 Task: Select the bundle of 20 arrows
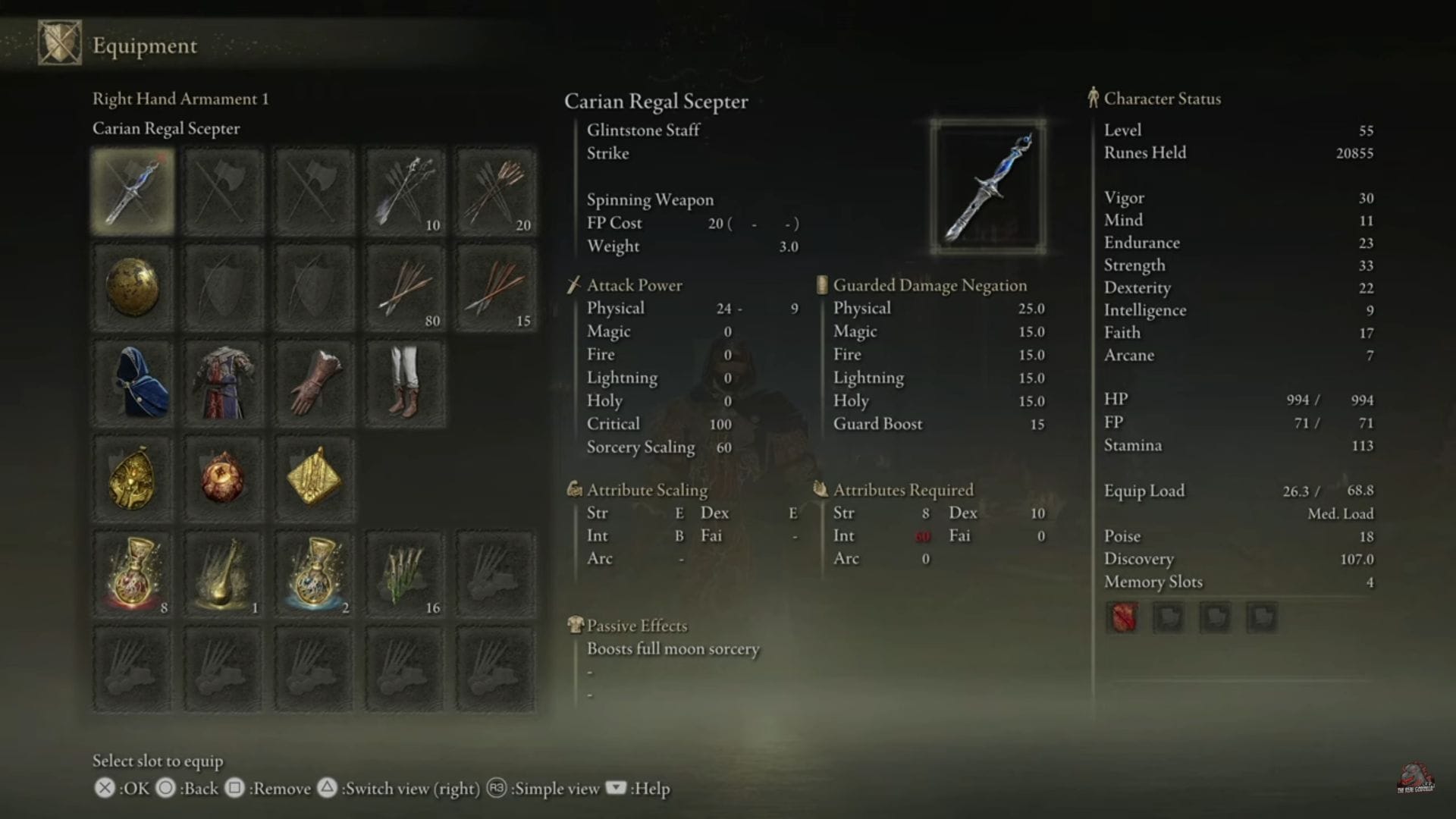[496, 190]
